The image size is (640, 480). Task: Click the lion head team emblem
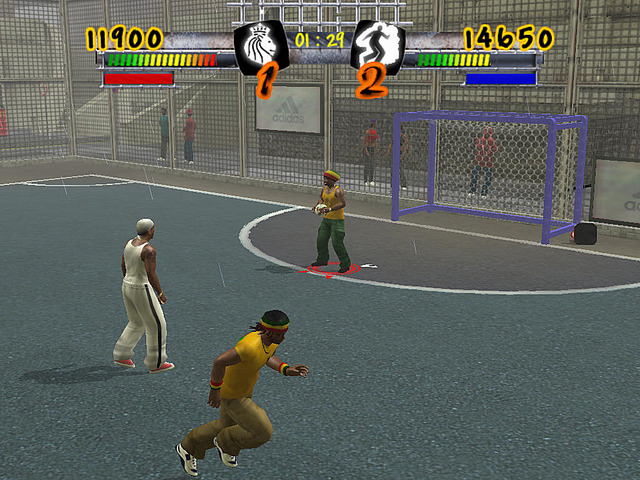coord(260,45)
